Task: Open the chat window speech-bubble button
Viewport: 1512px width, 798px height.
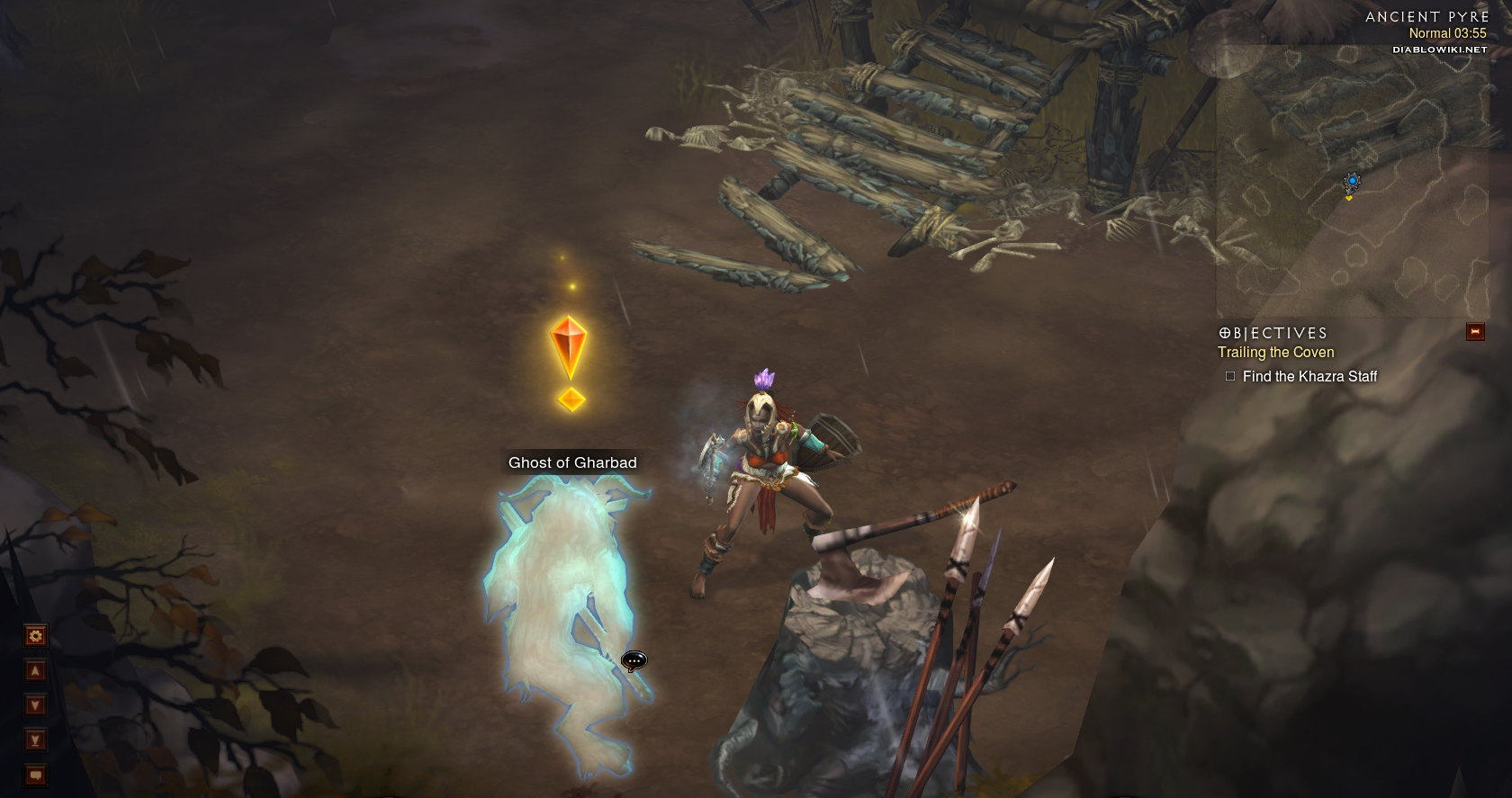Action: tap(35, 775)
